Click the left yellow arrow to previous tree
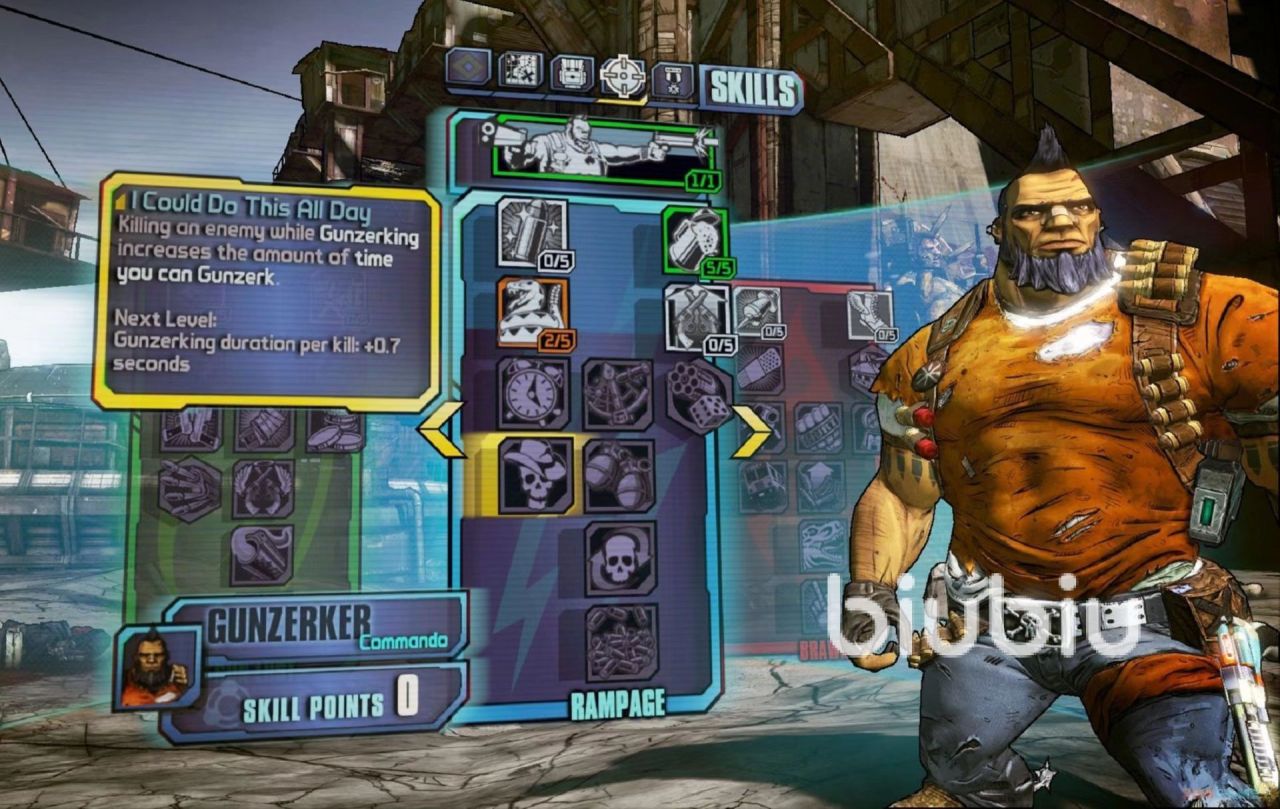The width and height of the screenshot is (1280, 809). click(441, 430)
